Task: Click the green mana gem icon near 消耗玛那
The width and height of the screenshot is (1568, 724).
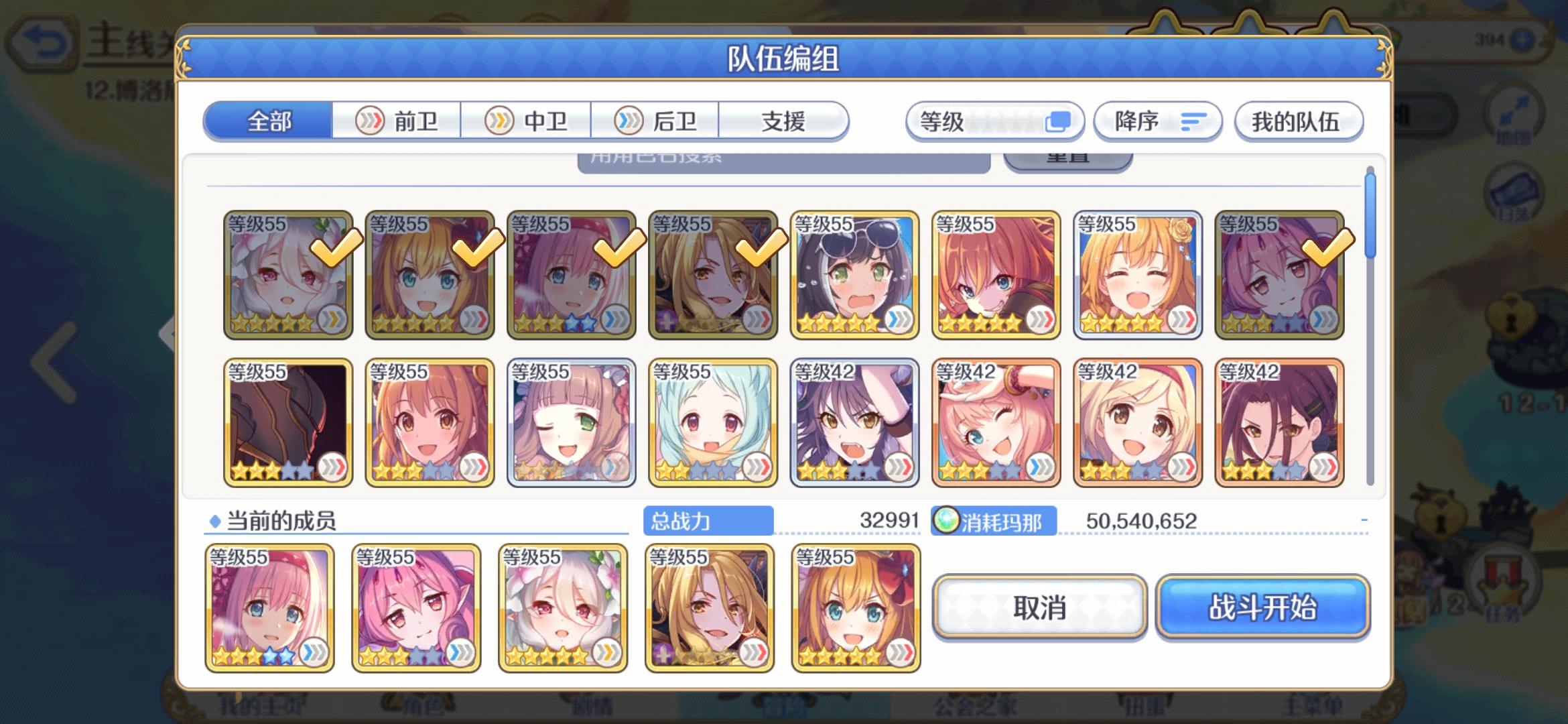Action: point(945,519)
